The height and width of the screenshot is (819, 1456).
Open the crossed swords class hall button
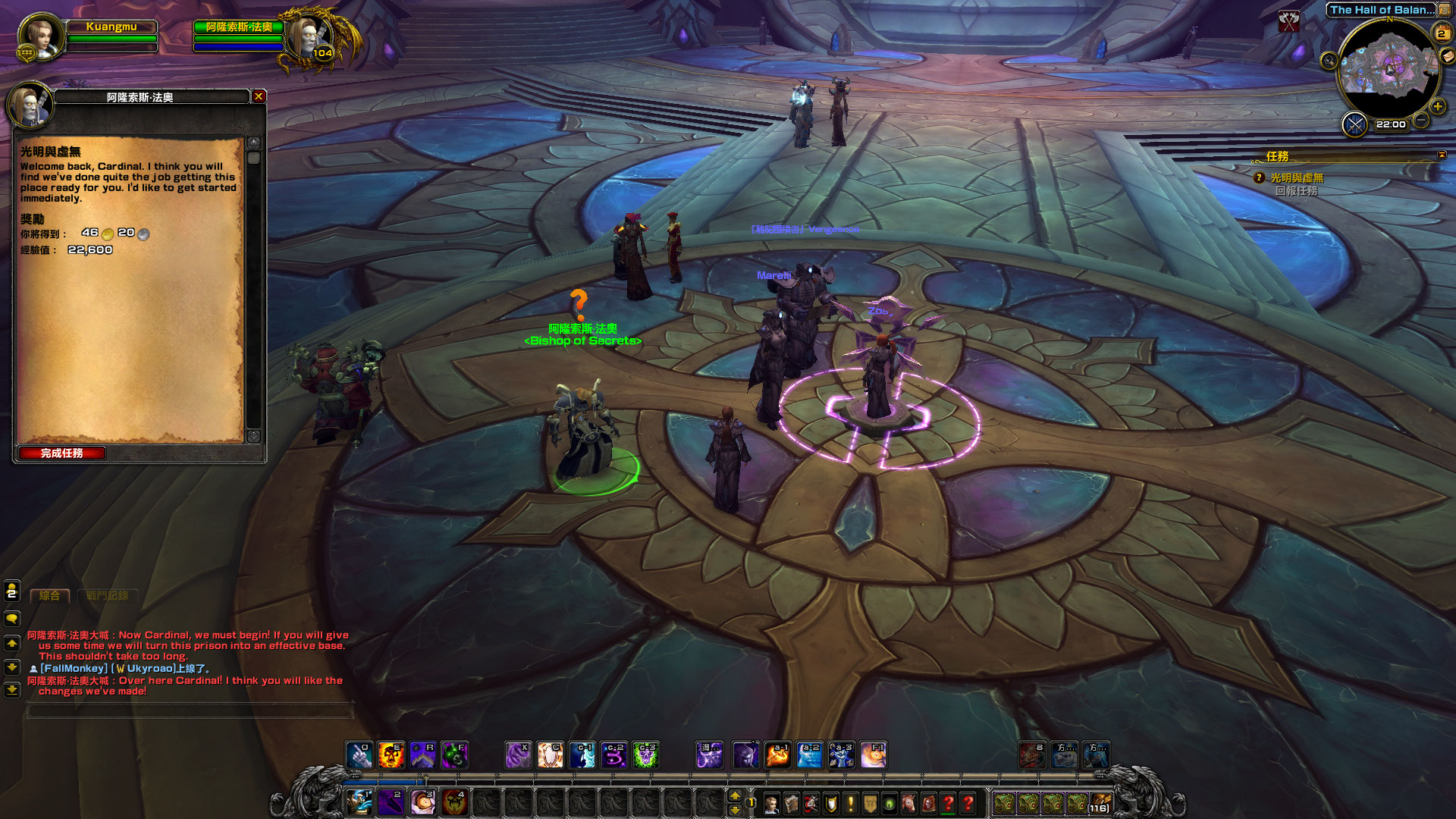1354,124
